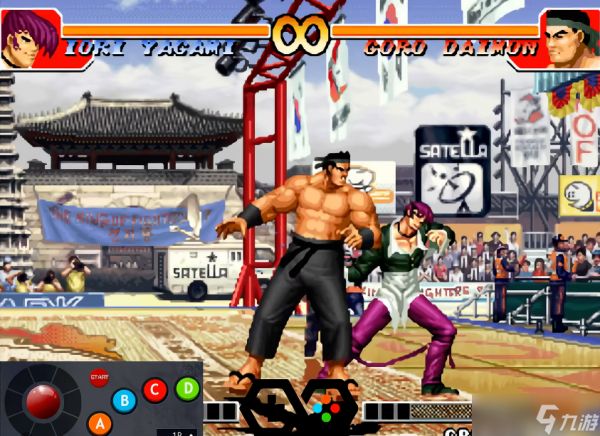Click the red virtual joystick ball
Screen dimensions: 600x436
click(x=42, y=401)
